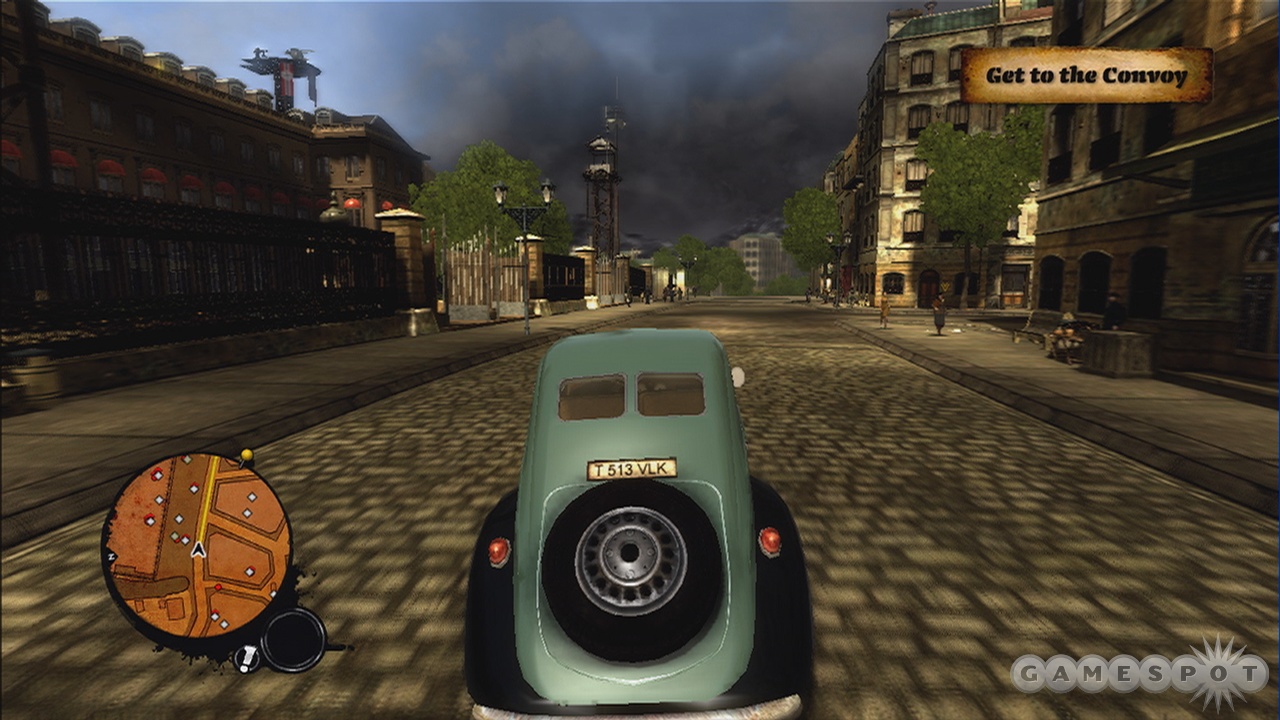Select the yellow pin marker on the minimap rim

(x=246, y=456)
